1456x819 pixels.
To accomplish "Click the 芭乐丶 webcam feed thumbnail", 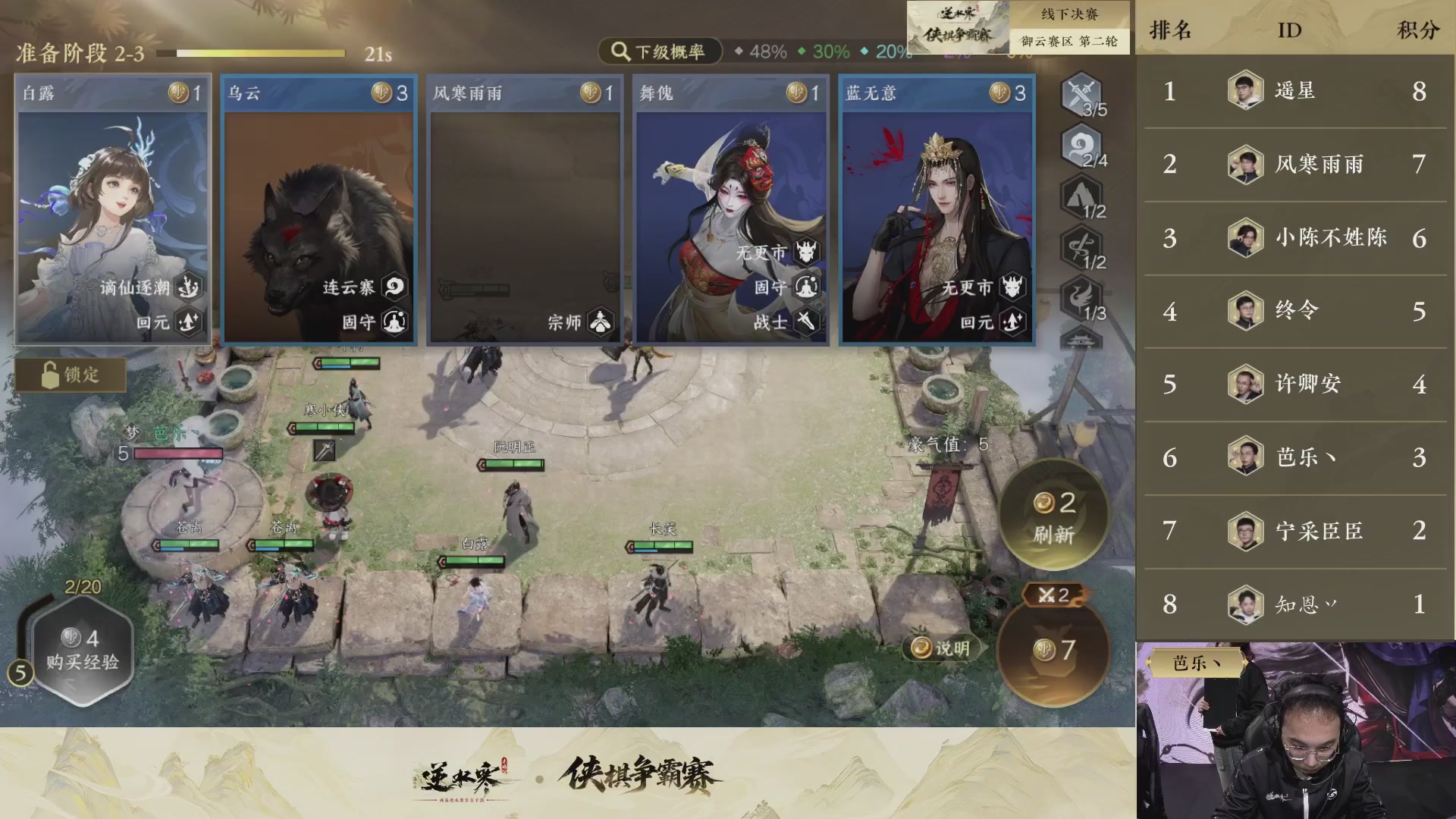I will (1297, 728).
